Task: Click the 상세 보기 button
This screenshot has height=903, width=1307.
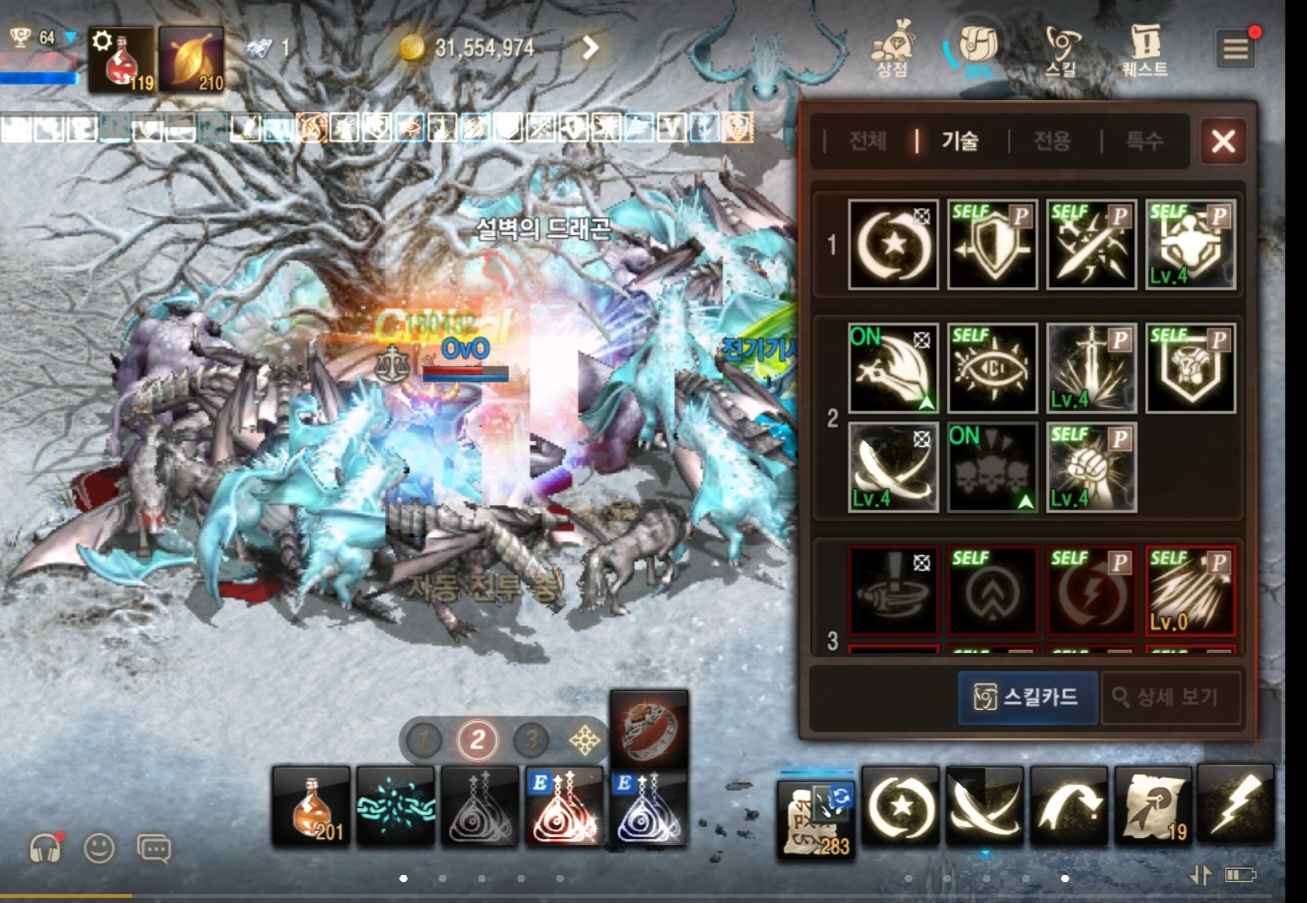Action: (1171, 697)
